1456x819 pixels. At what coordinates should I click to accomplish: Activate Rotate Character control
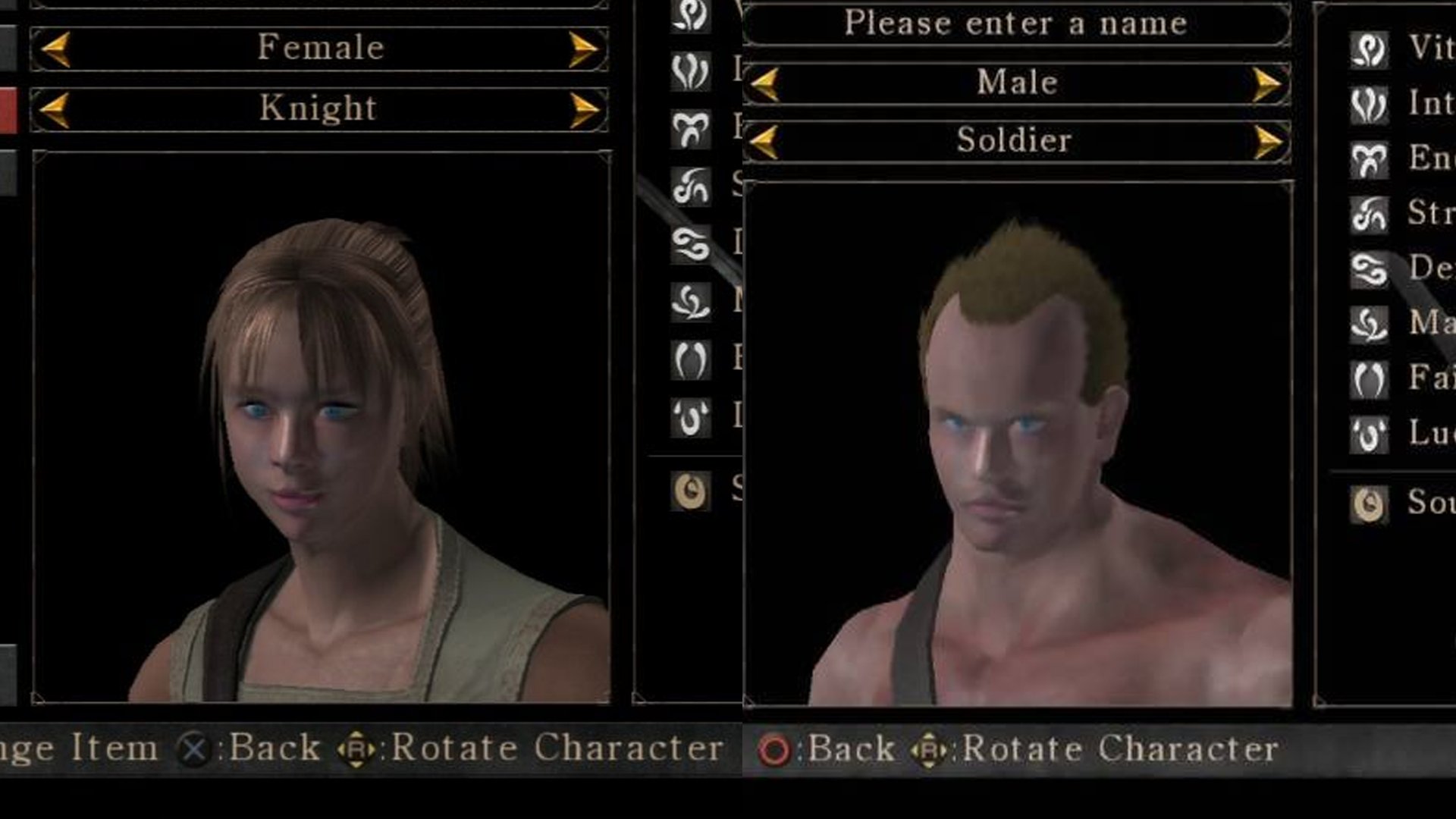pyautogui.click(x=929, y=749)
